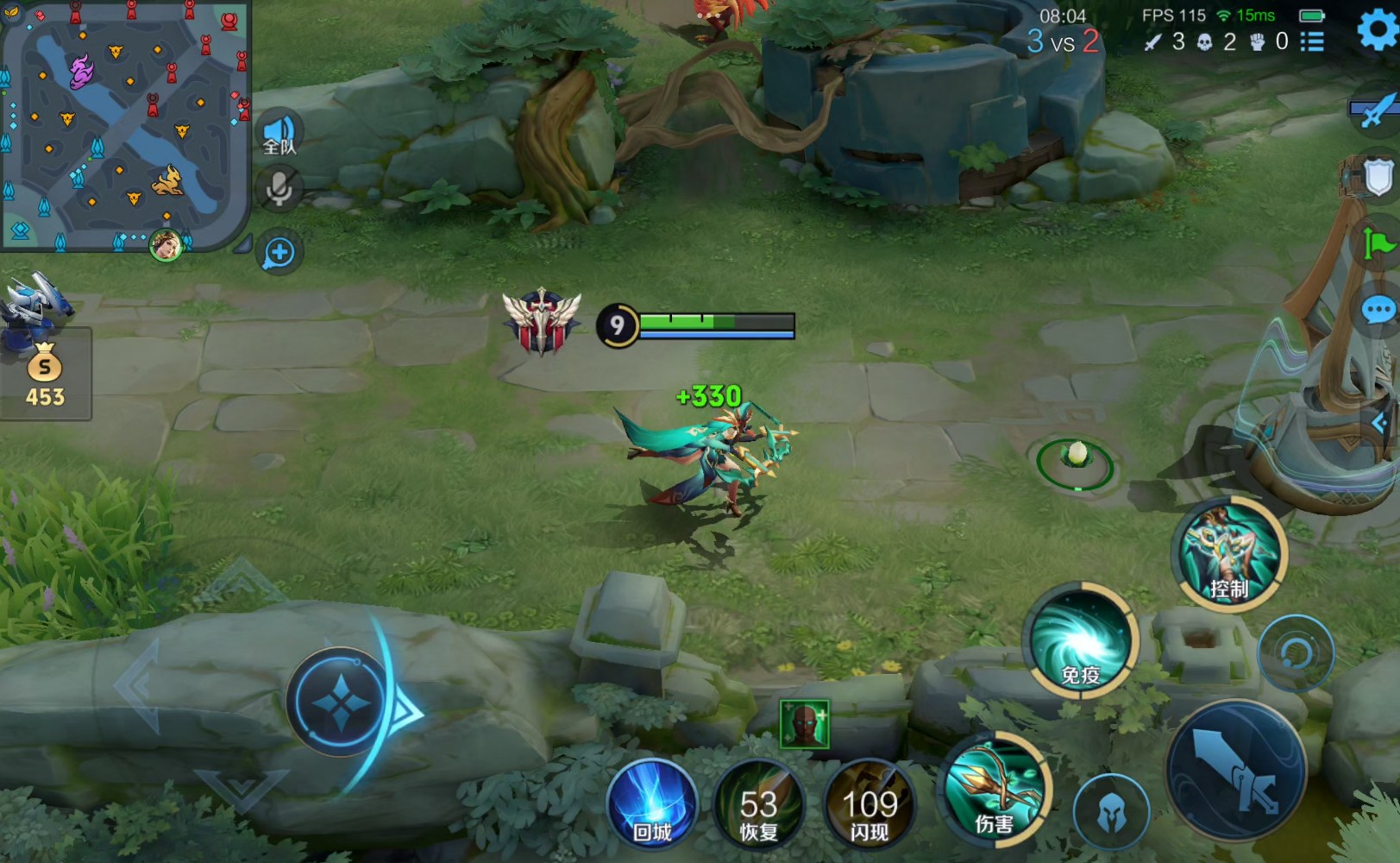Open the settings gear menu
The height and width of the screenshot is (863, 1400).
click(1378, 30)
